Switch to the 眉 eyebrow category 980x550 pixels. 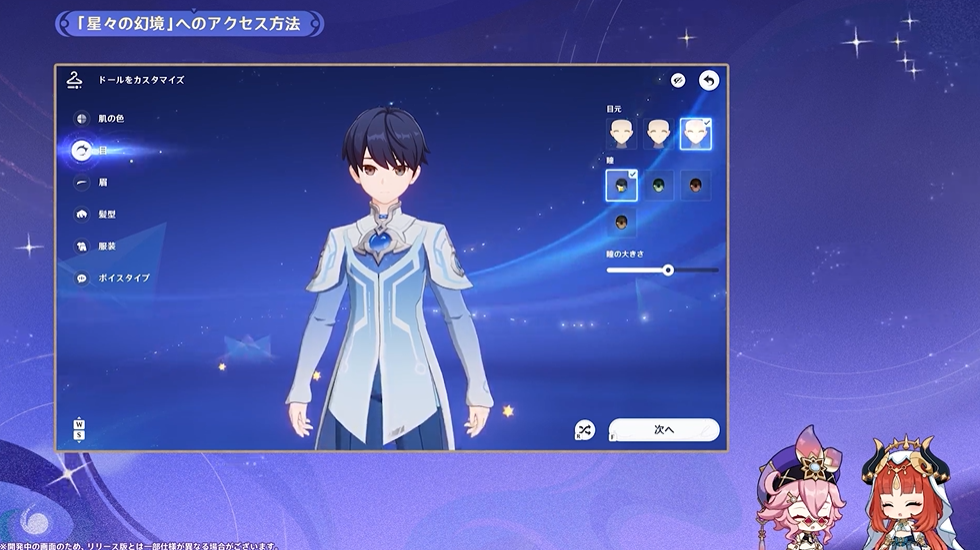coord(82,182)
